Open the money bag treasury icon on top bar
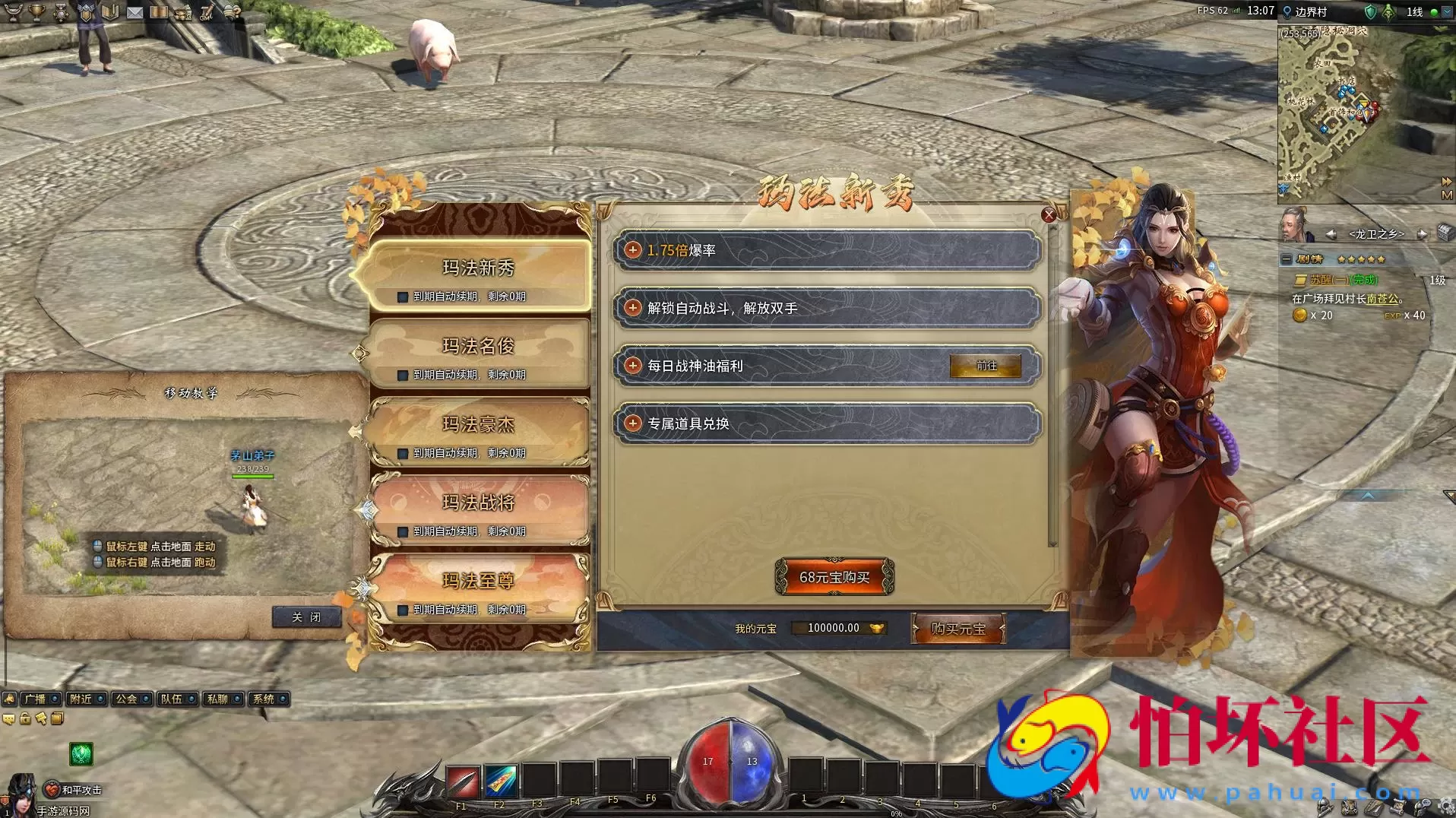The image size is (1456, 818). [182, 13]
